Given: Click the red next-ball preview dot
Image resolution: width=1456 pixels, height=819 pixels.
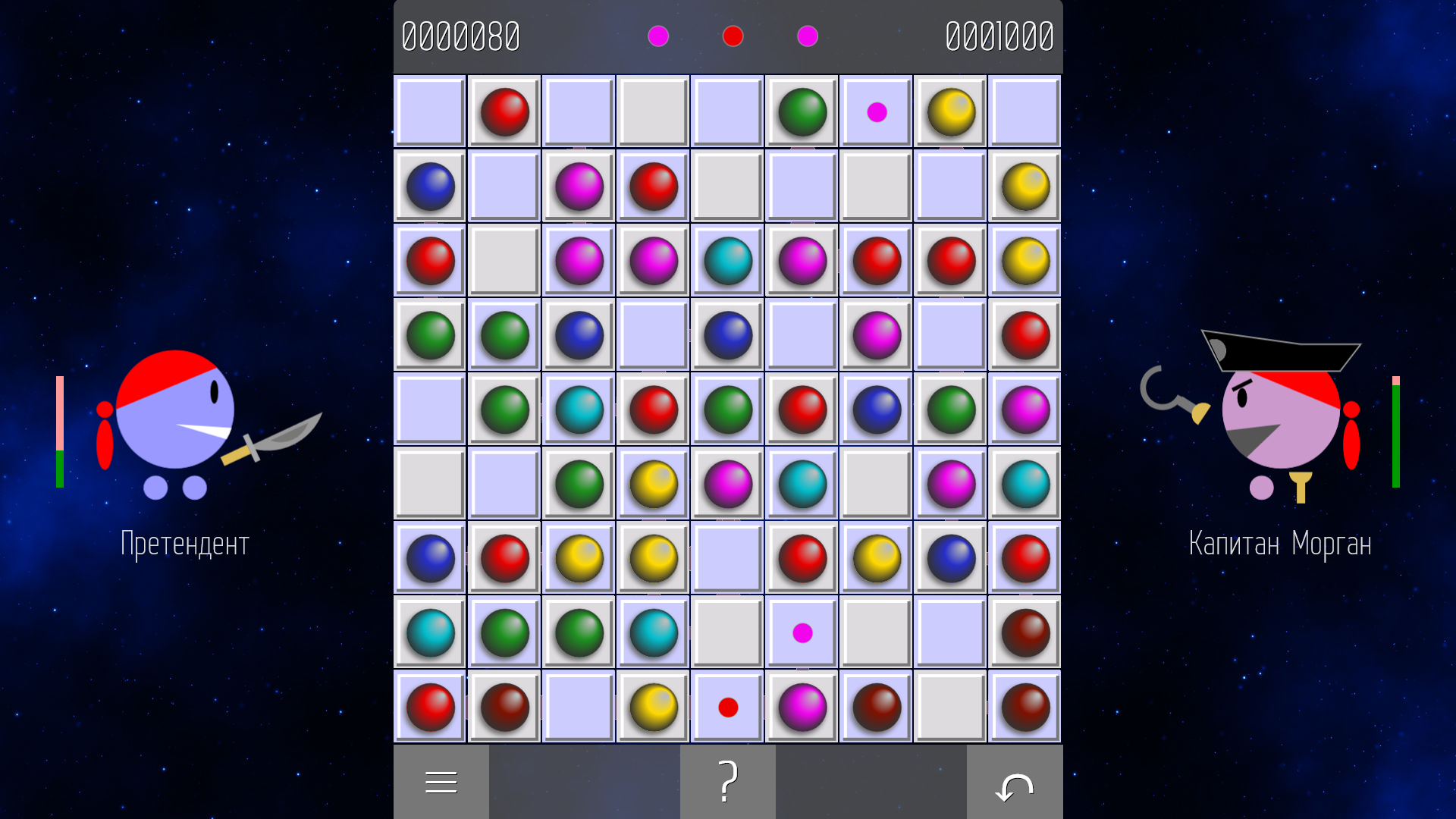Looking at the screenshot, I should coord(732,36).
